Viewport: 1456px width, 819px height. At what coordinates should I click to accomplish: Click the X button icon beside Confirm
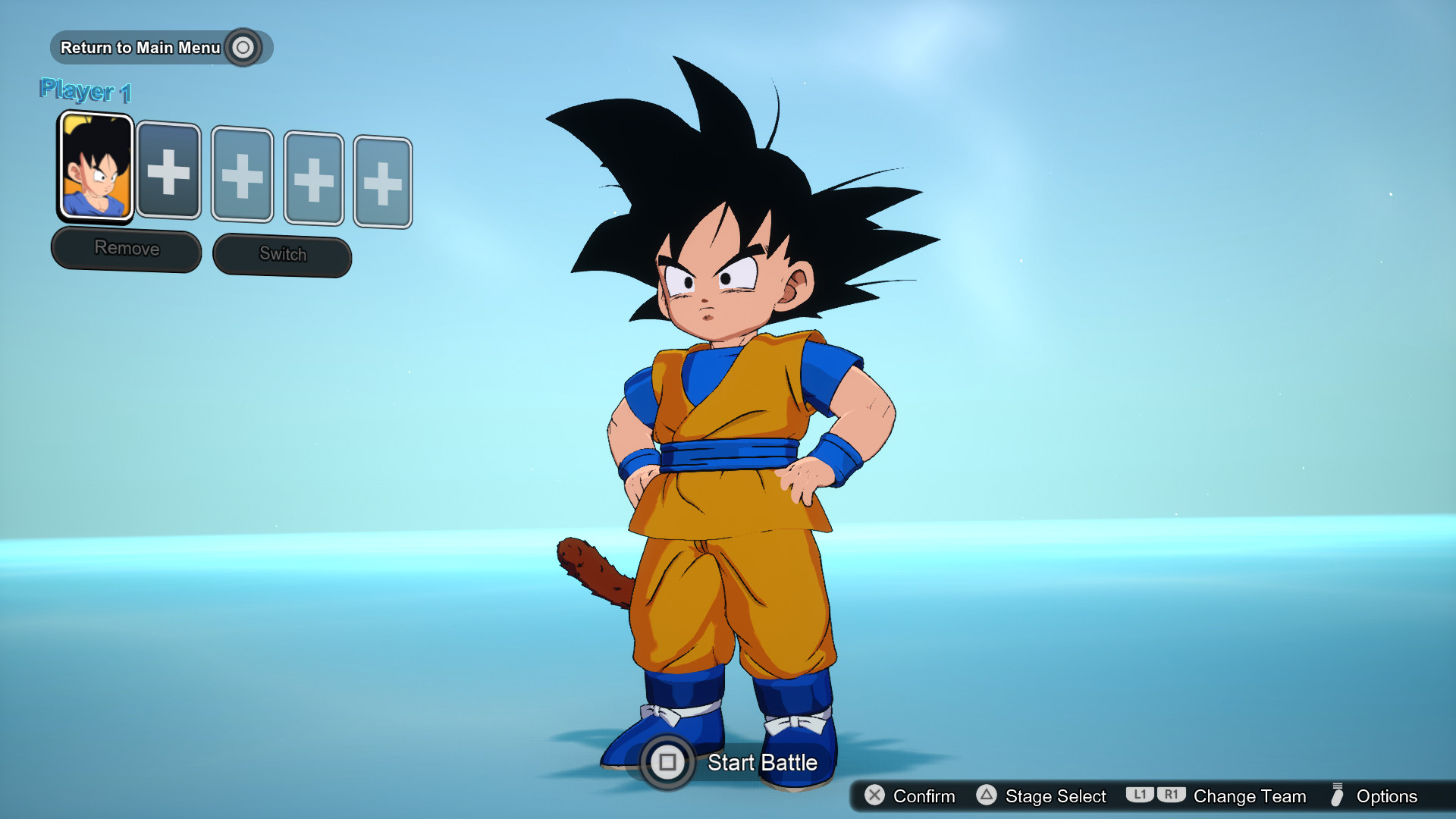tap(874, 796)
